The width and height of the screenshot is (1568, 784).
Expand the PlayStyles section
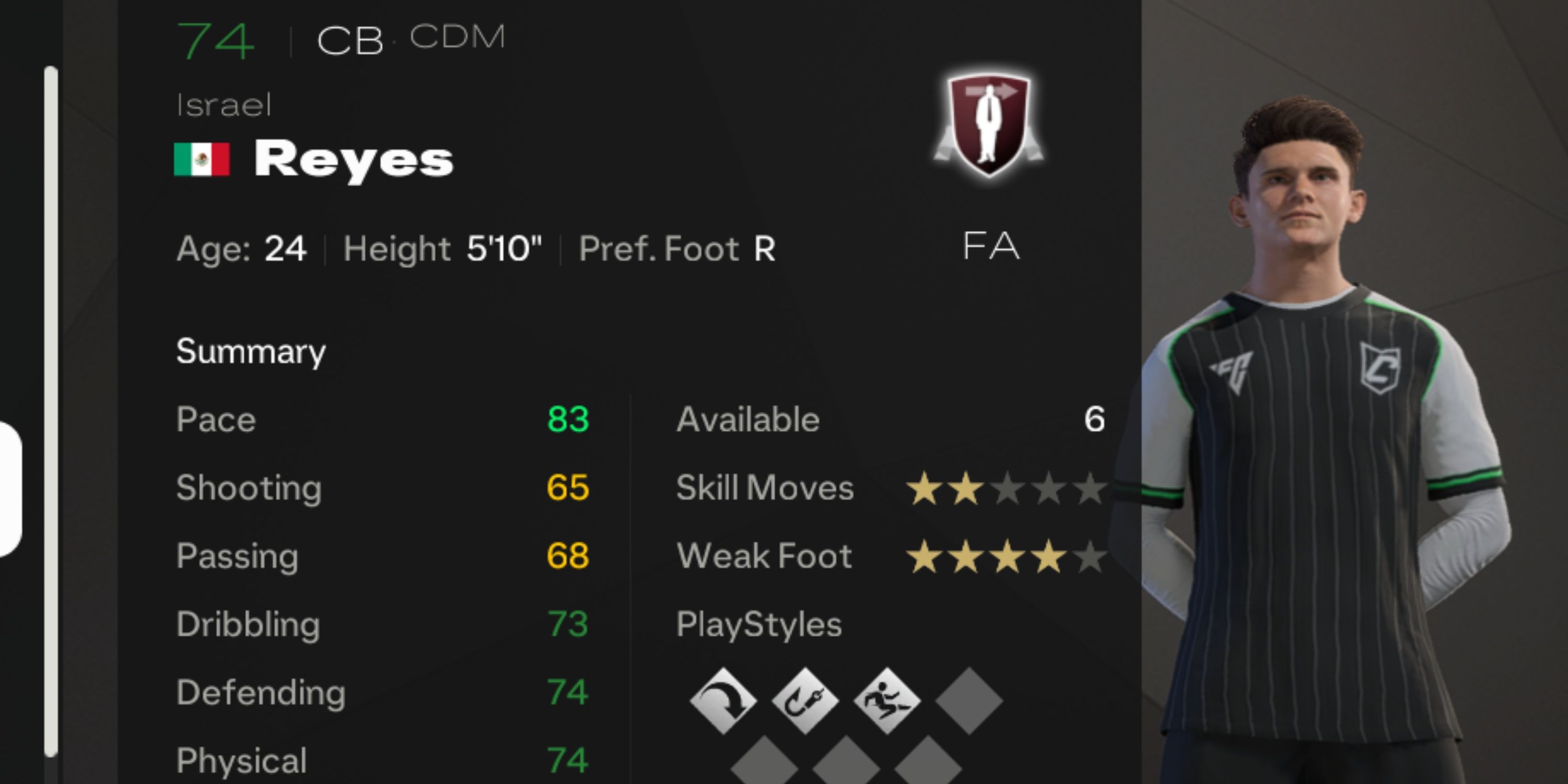coord(759,624)
